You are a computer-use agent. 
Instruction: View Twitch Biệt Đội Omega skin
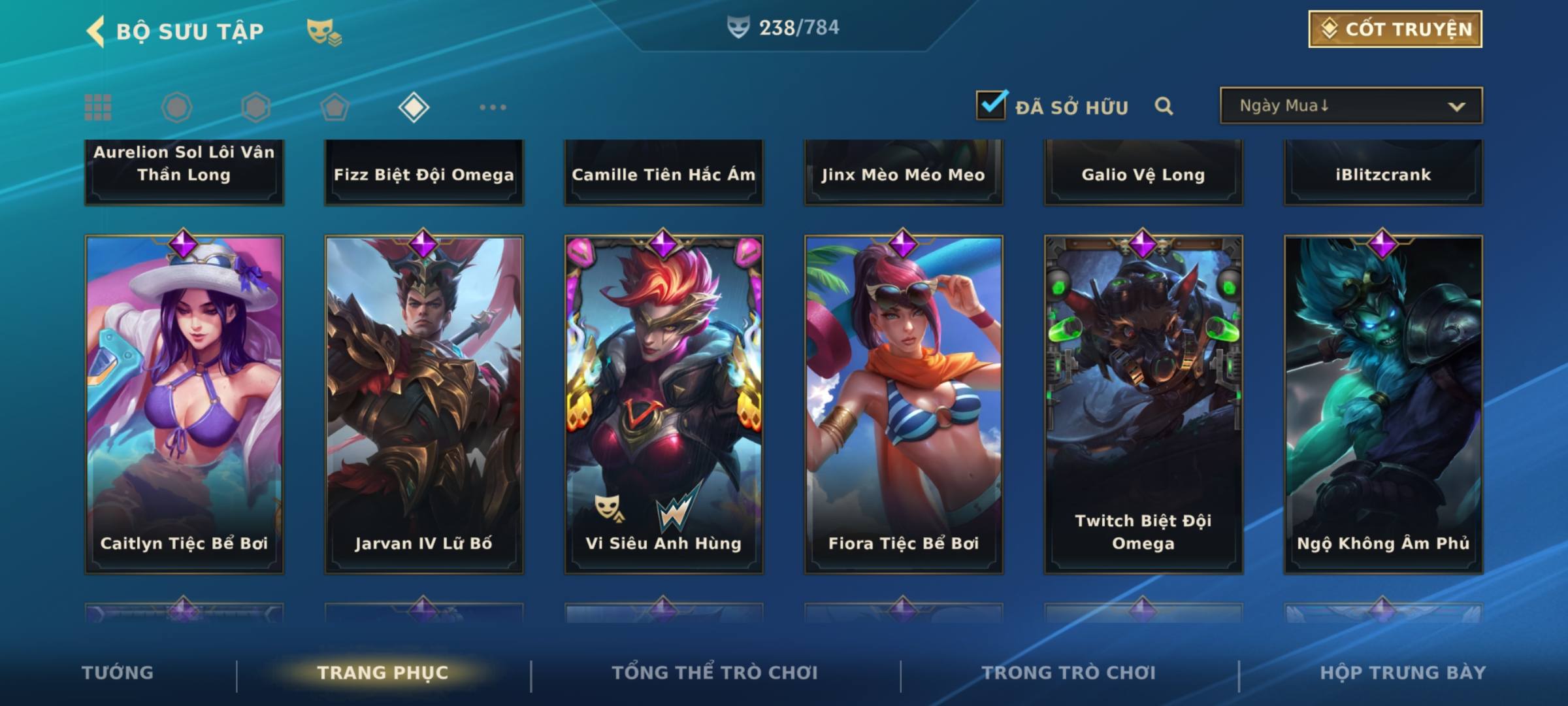pos(1143,404)
